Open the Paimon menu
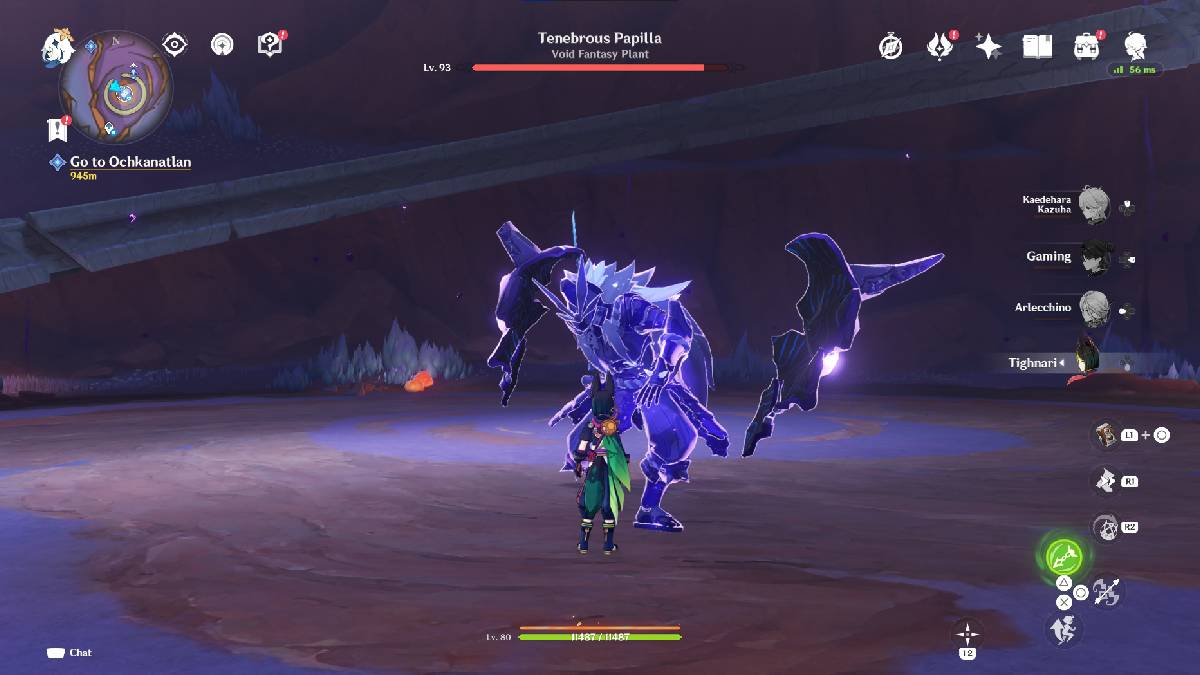The height and width of the screenshot is (675, 1200). point(57,45)
